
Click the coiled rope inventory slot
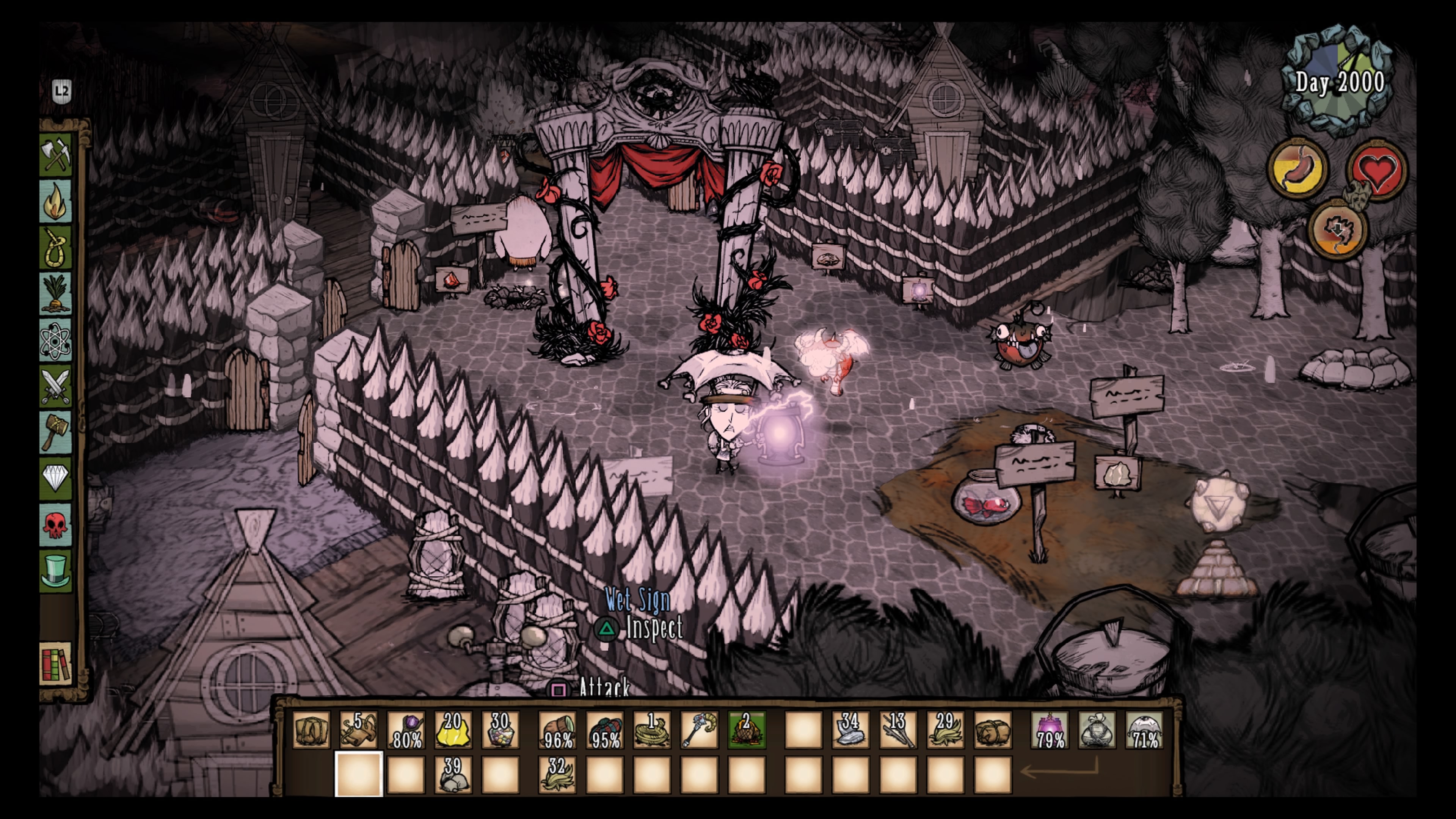(x=652, y=730)
